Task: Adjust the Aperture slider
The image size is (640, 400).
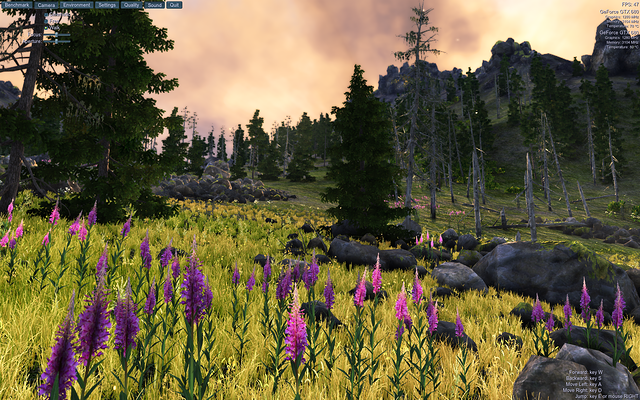Action: (x=56, y=41)
